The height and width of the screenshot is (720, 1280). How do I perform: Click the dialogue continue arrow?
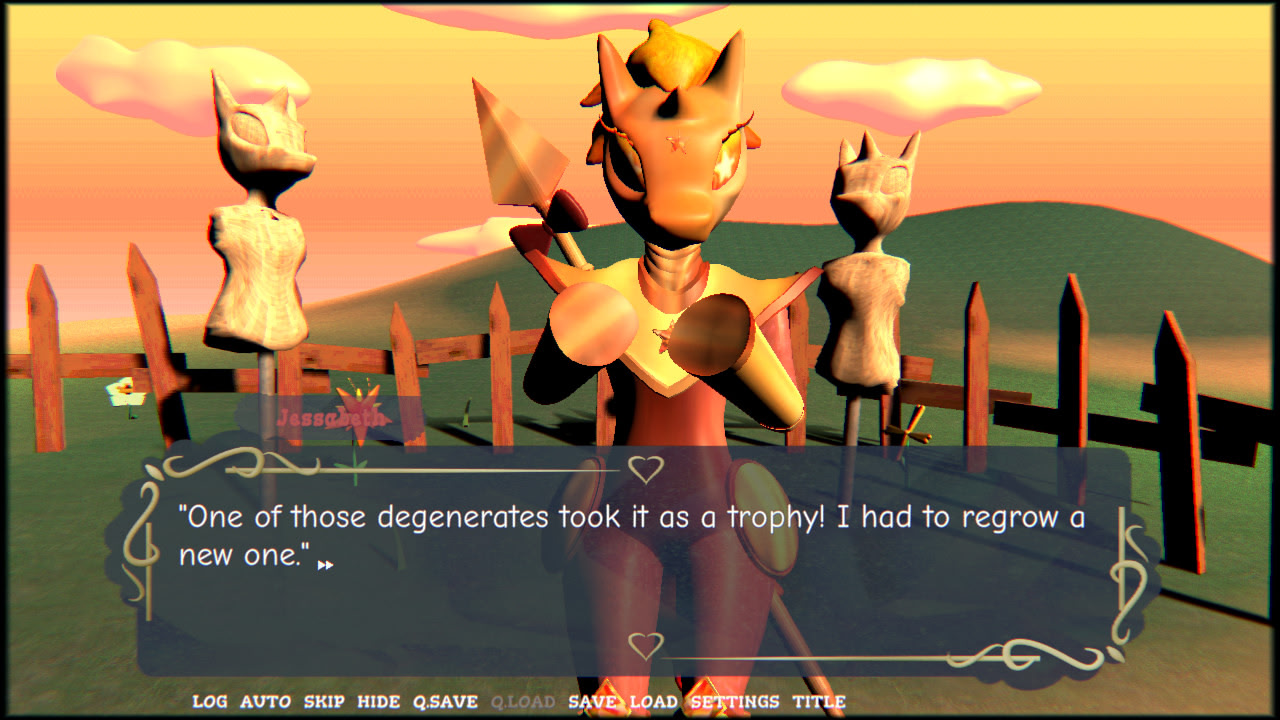pos(325,565)
